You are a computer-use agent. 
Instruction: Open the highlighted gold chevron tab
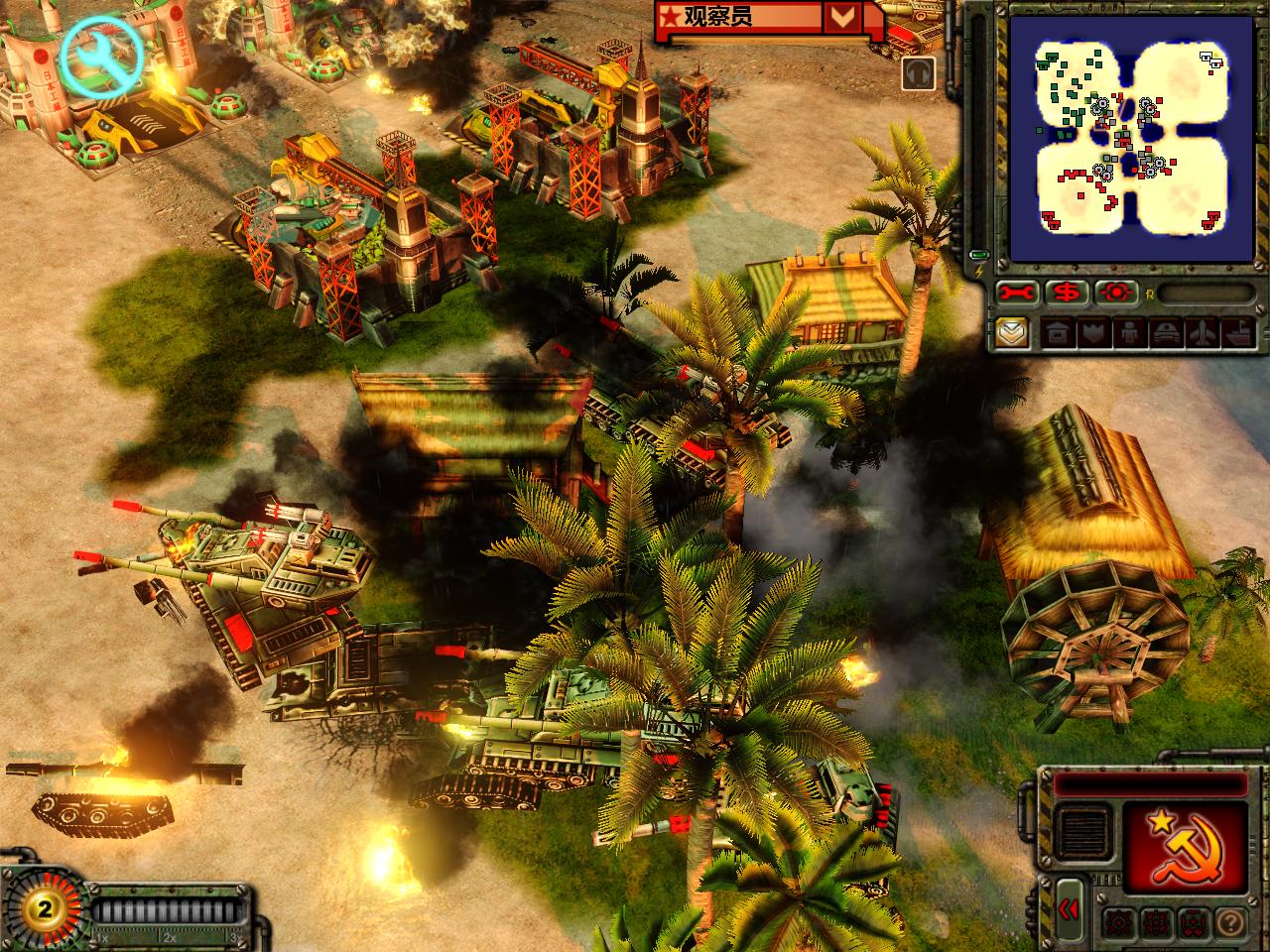(1013, 333)
